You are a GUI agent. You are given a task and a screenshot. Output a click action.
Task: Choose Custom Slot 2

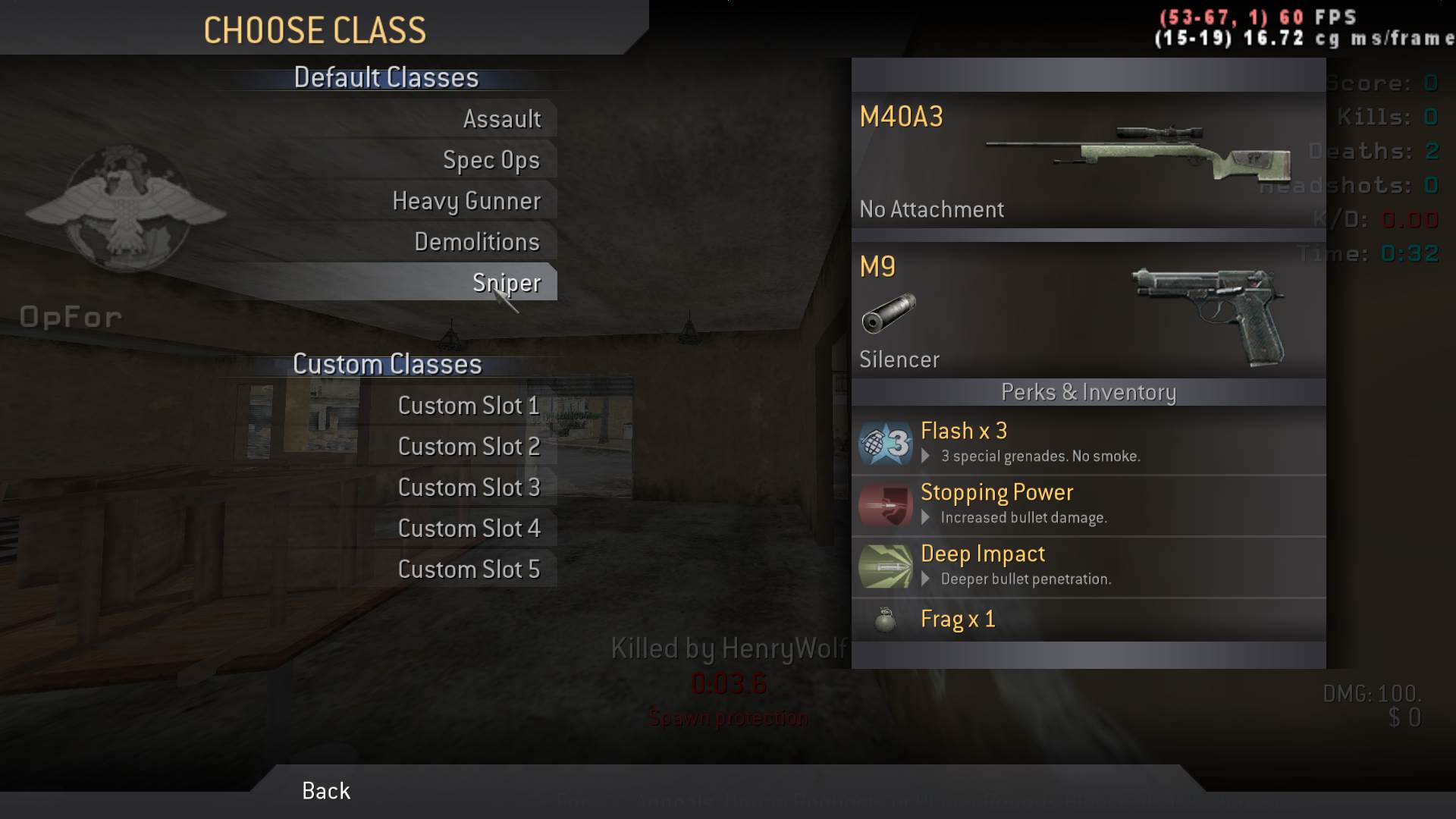[469, 447]
